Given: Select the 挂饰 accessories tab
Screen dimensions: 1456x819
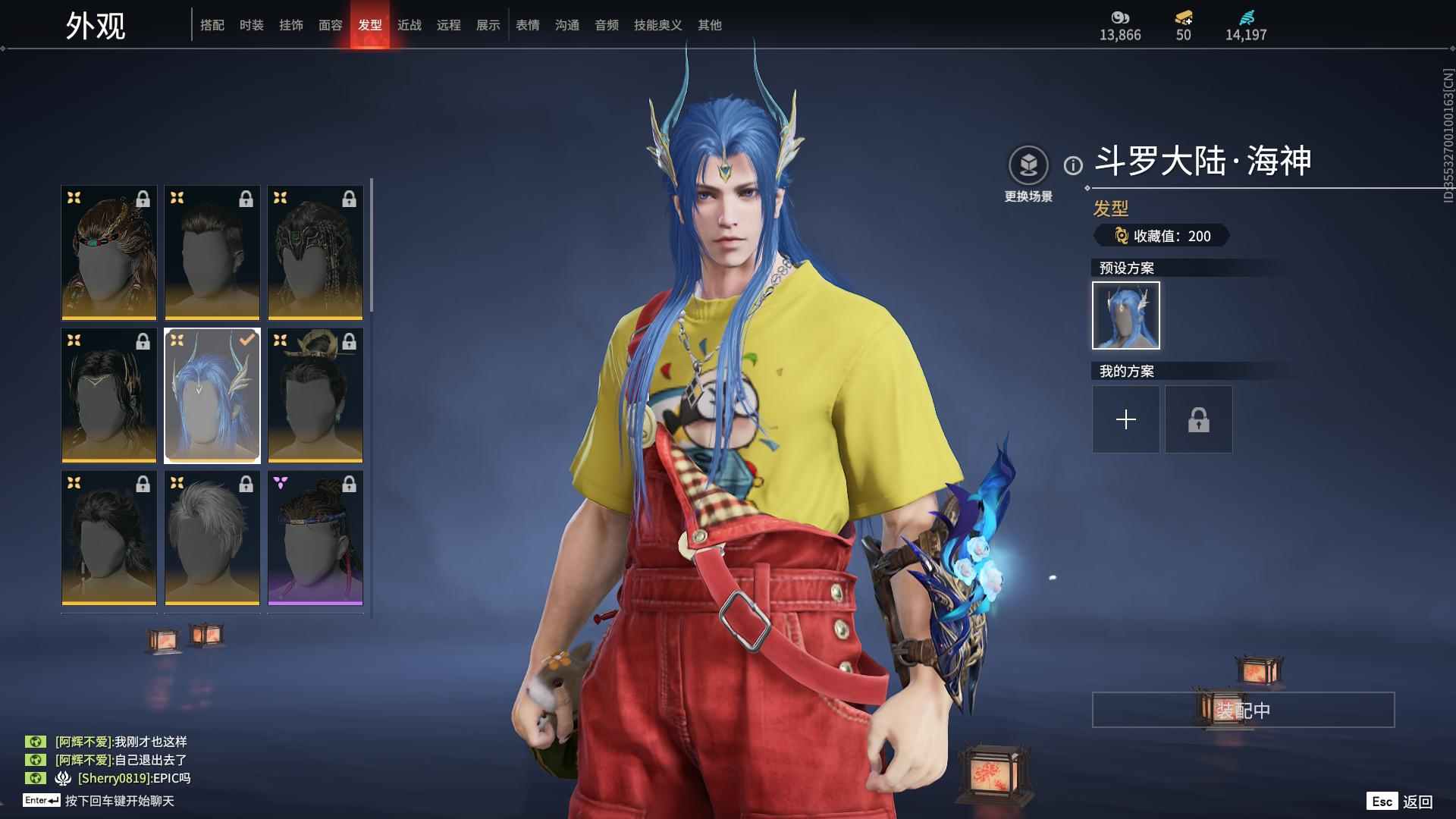Looking at the screenshot, I should (290, 25).
